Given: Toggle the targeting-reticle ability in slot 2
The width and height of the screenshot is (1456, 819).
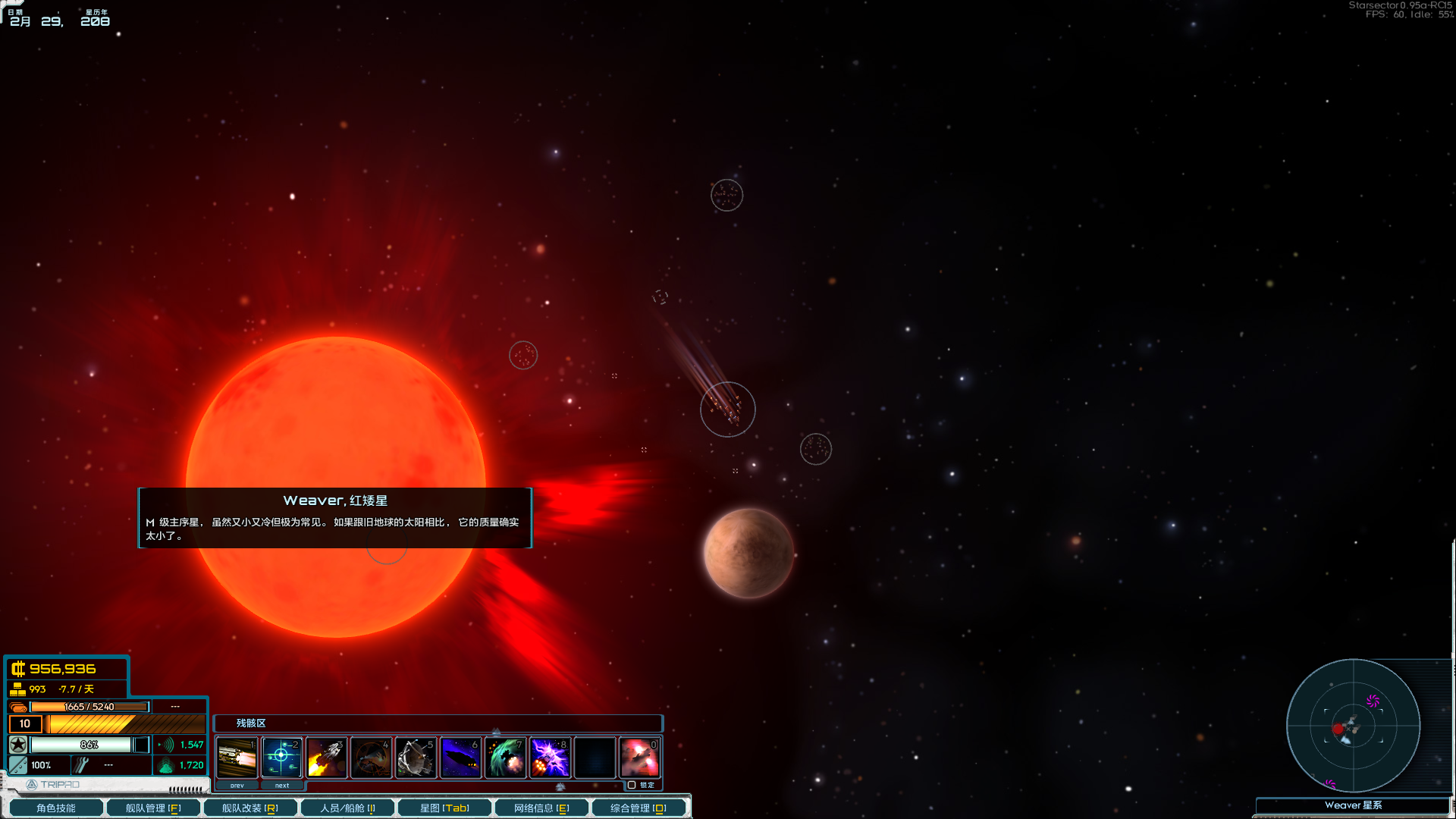Looking at the screenshot, I should pyautogui.click(x=281, y=758).
